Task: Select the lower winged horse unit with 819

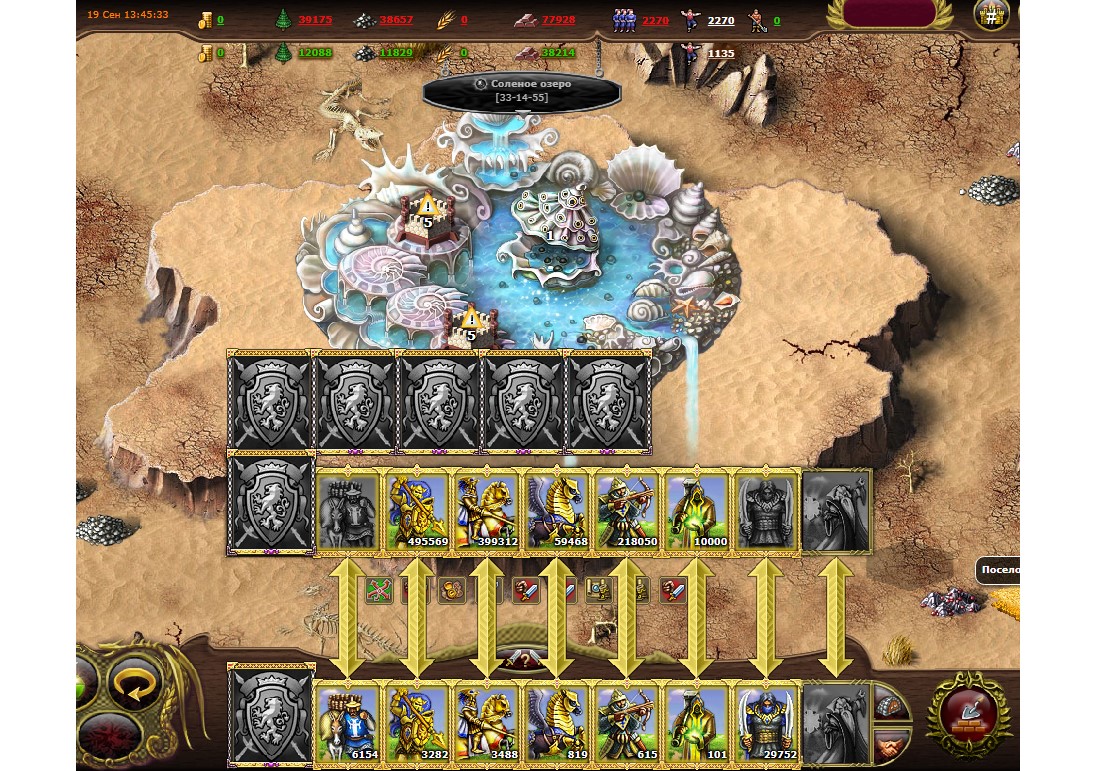Action: pyautogui.click(x=556, y=724)
